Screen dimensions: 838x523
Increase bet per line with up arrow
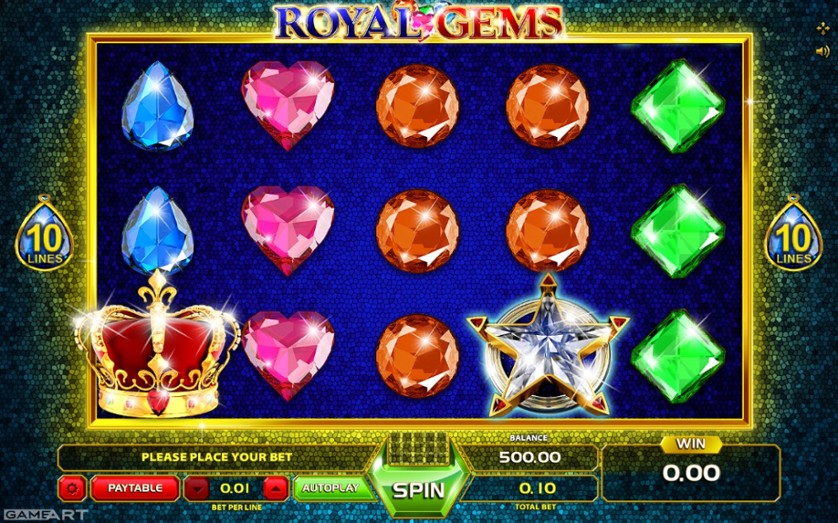pyautogui.click(x=275, y=488)
